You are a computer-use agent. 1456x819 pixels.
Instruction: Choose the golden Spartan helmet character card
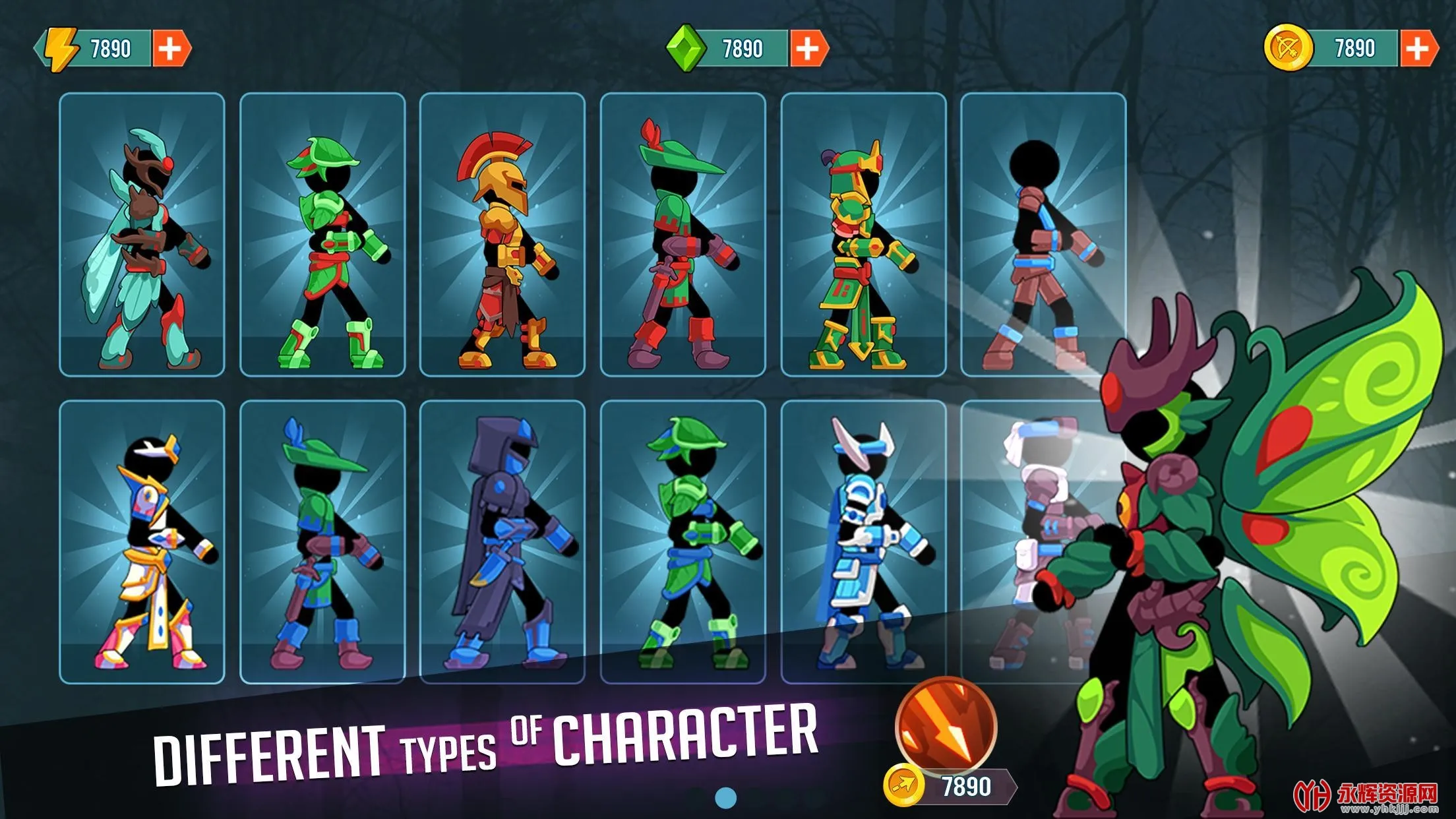[x=502, y=235]
